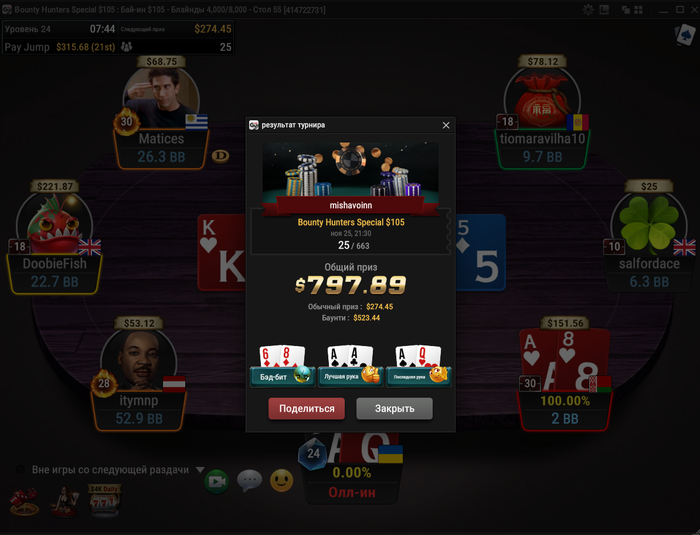Toggle sit out next hand checkbox

tap(20, 469)
